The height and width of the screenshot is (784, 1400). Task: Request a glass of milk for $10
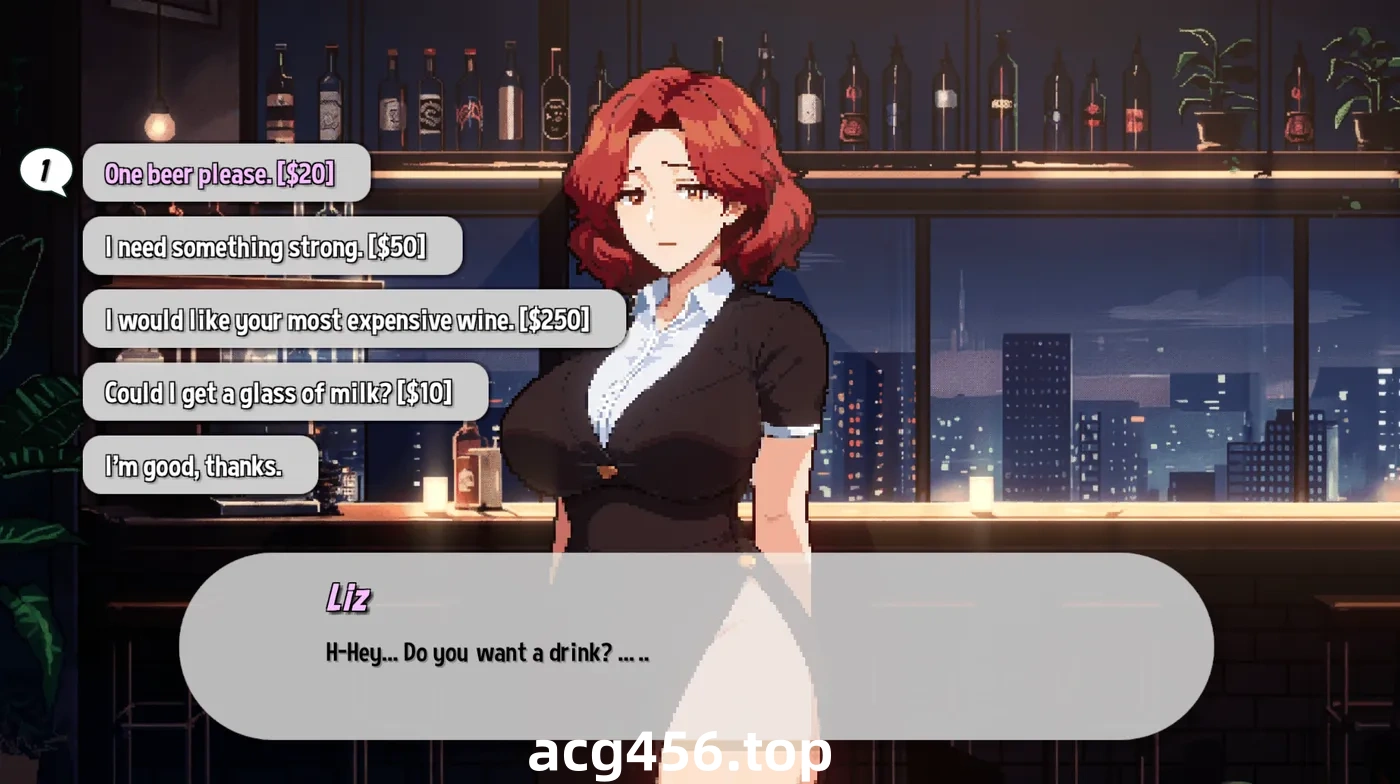285,392
